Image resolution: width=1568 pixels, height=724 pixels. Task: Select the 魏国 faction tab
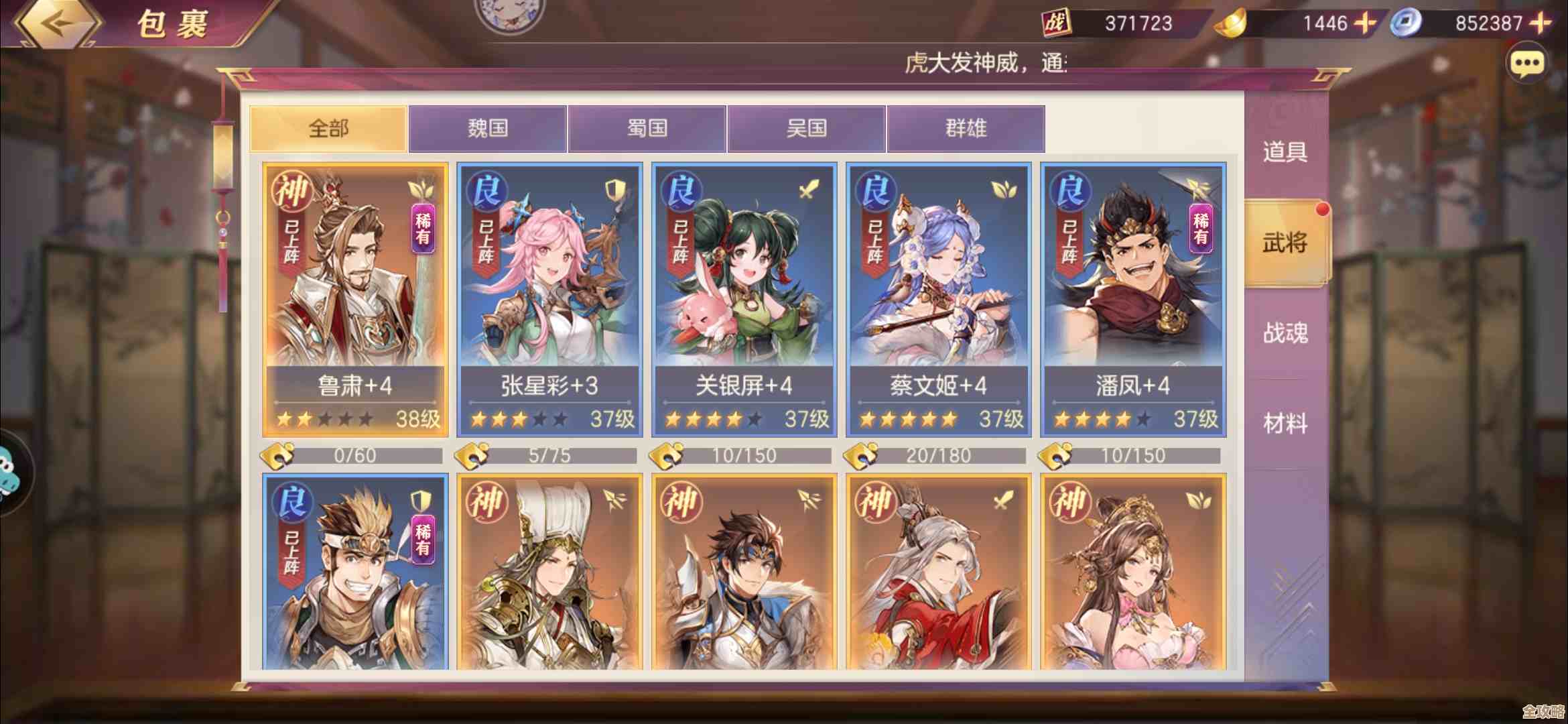(x=488, y=128)
